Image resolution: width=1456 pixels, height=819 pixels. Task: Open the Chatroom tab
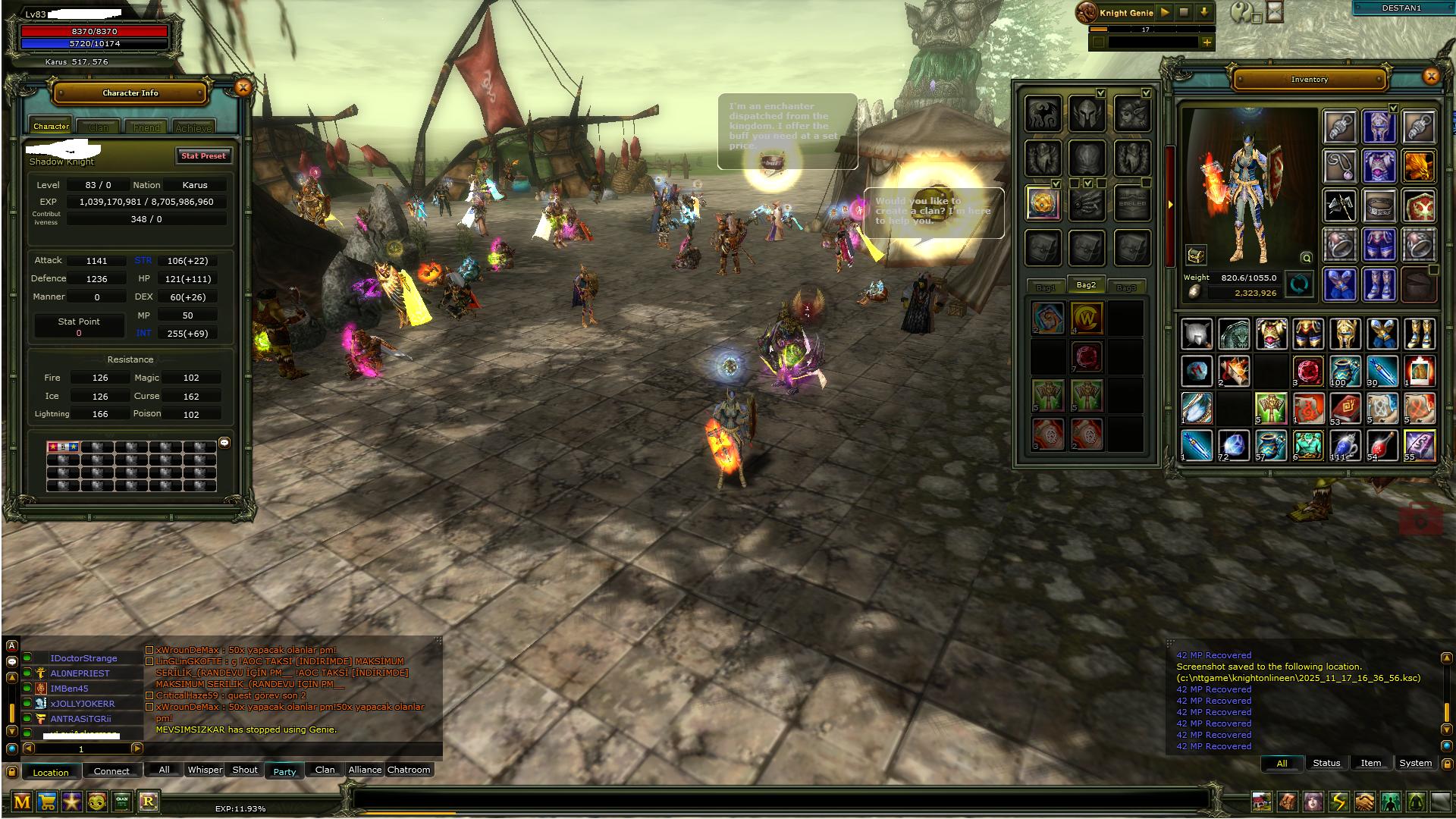[409, 770]
